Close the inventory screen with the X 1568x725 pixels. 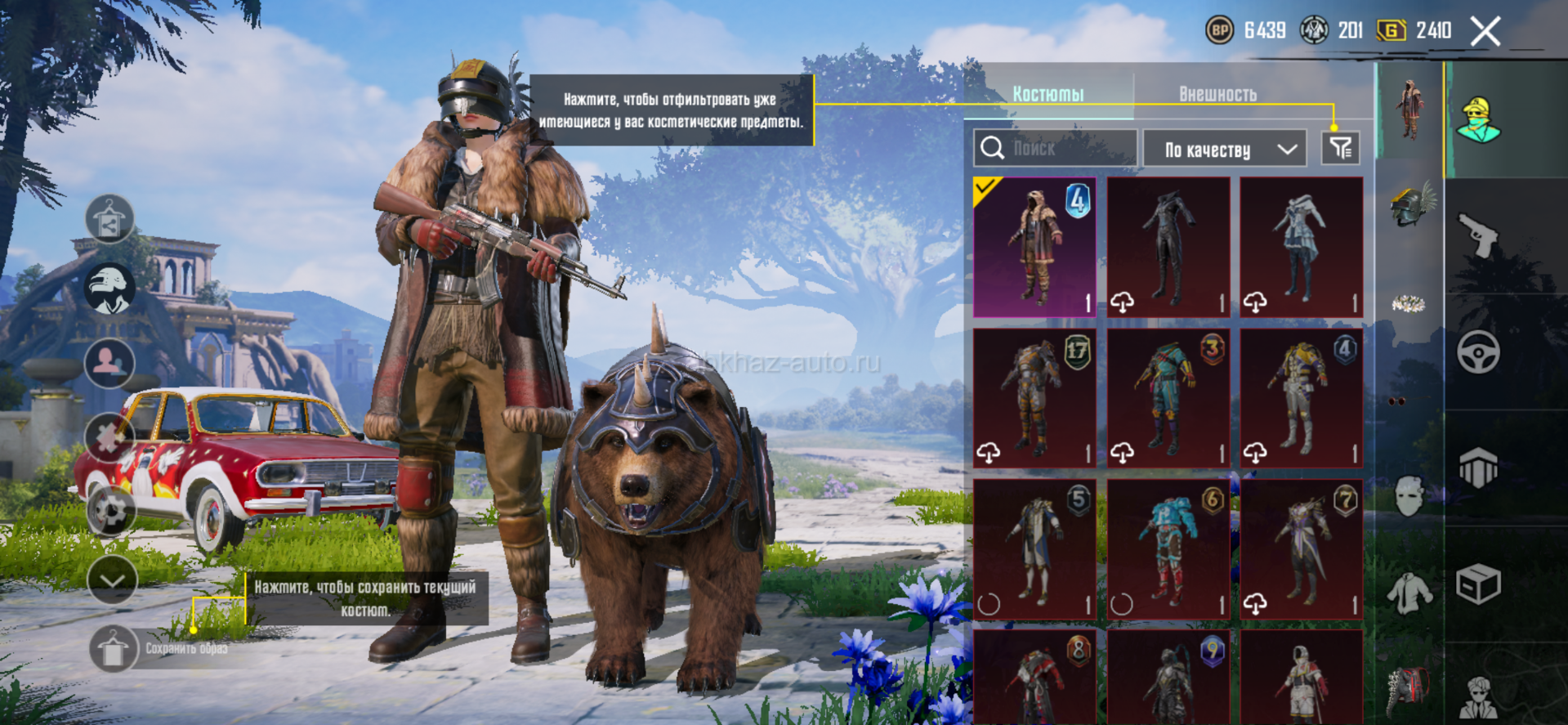click(x=1485, y=32)
